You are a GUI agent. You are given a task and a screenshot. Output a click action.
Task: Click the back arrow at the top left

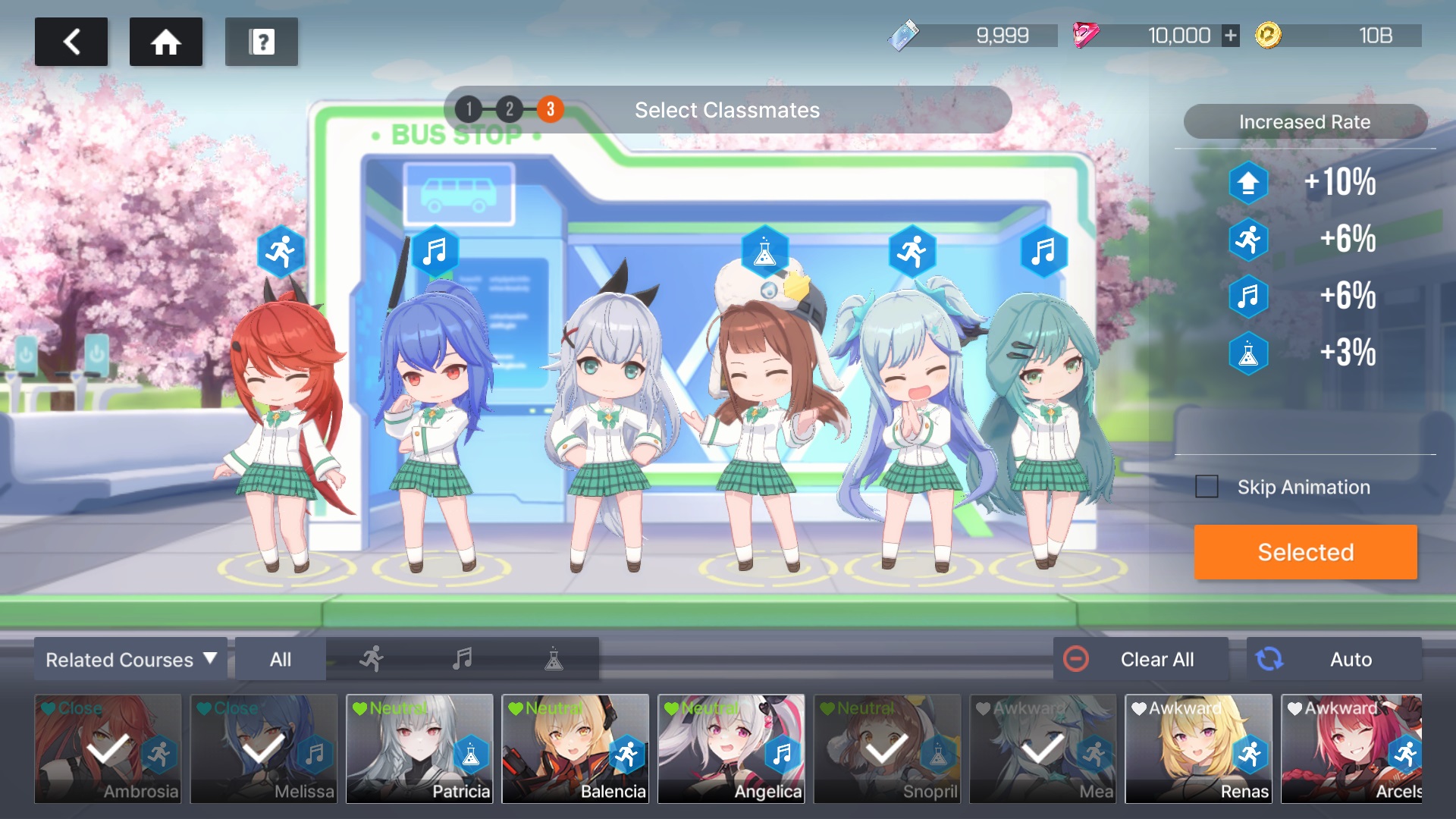pos(71,42)
